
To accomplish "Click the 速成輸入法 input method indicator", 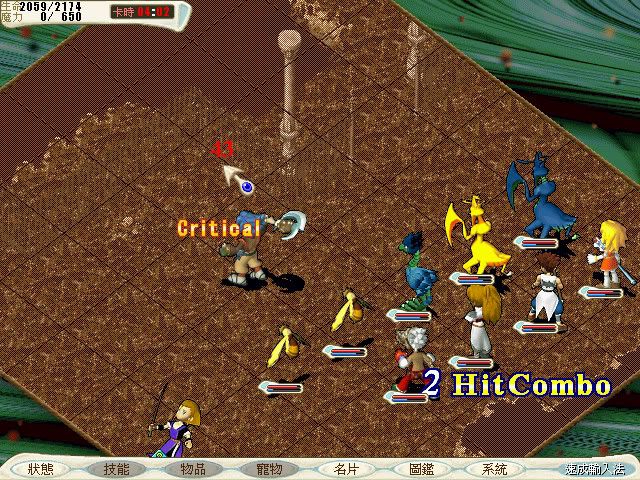I will [593, 468].
